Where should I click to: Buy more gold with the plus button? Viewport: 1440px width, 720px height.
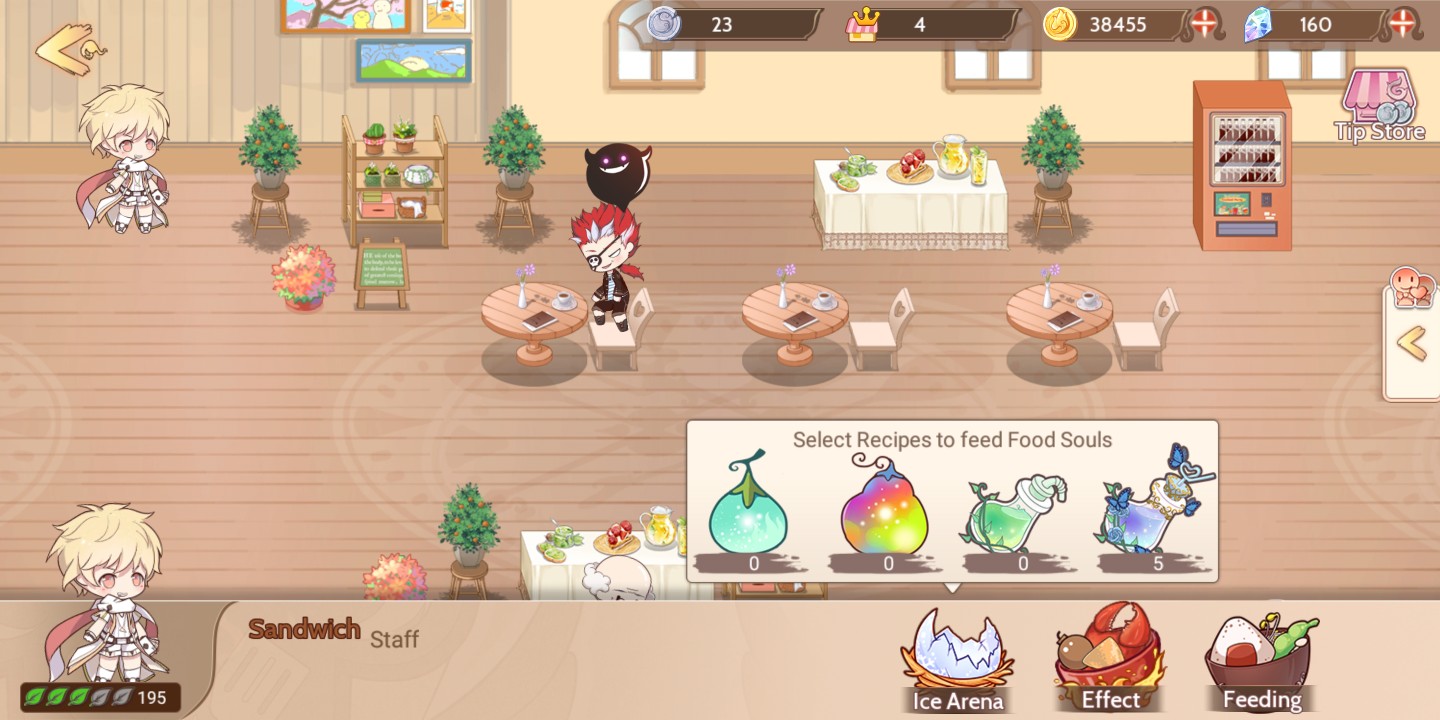point(1203,25)
